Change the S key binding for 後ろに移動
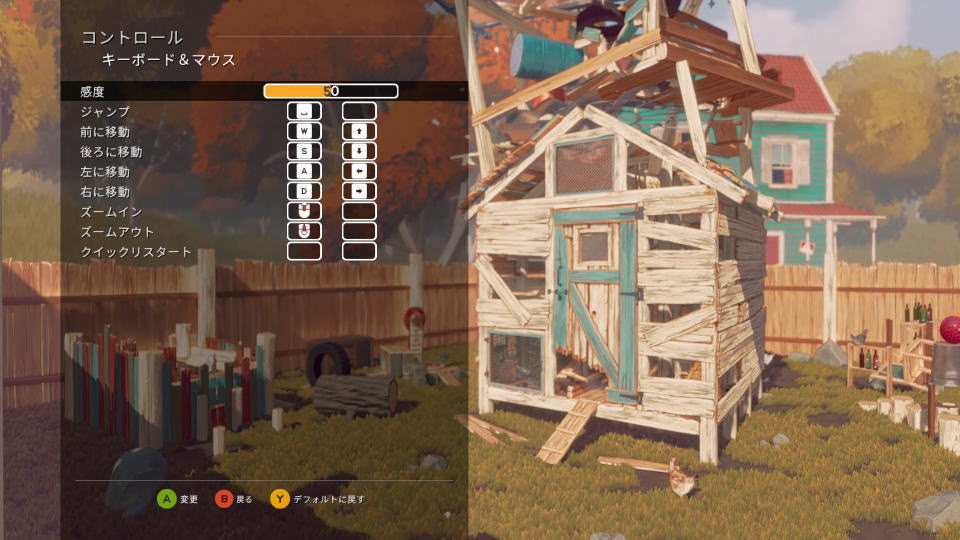 coord(304,151)
